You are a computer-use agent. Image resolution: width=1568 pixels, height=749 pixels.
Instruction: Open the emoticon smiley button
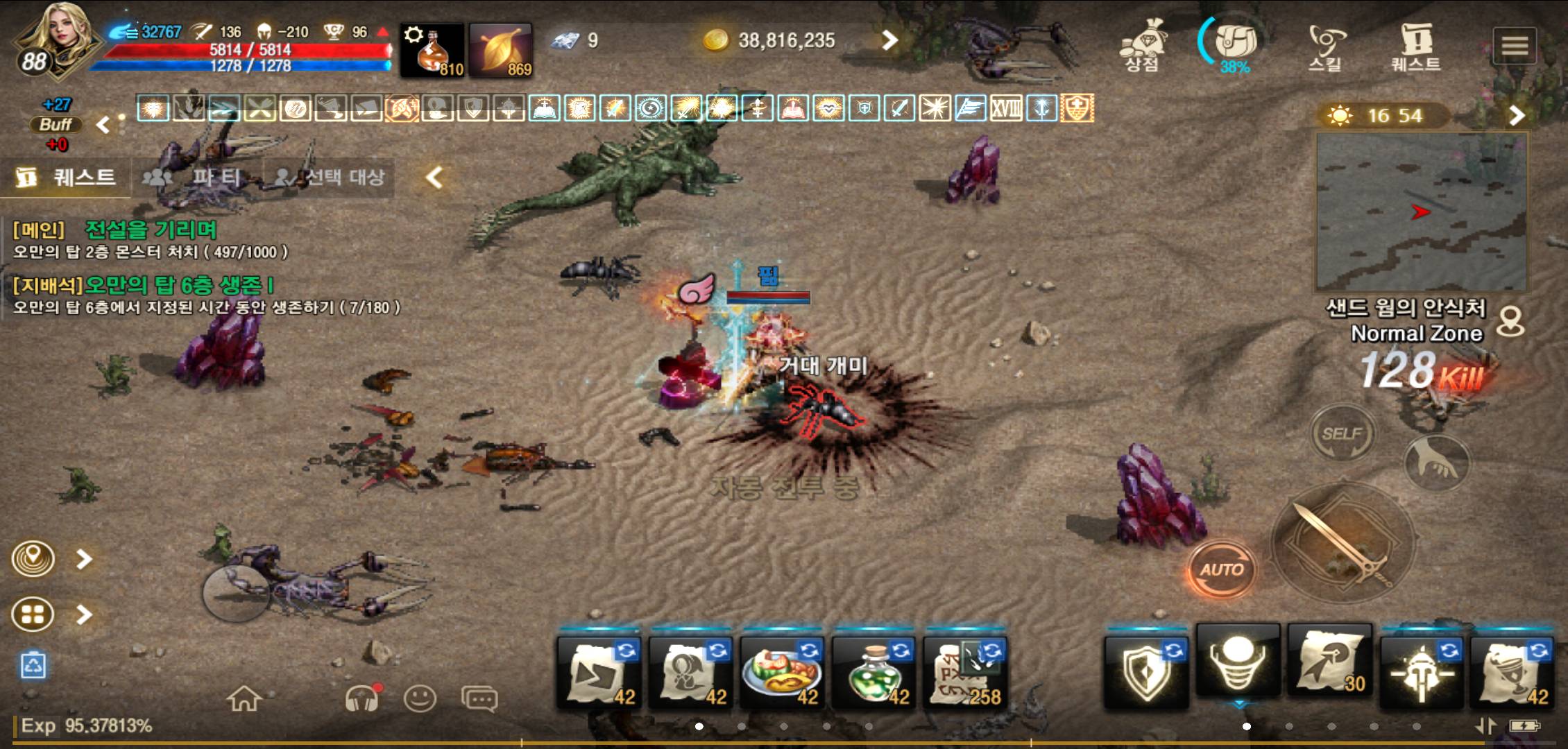pos(420,699)
